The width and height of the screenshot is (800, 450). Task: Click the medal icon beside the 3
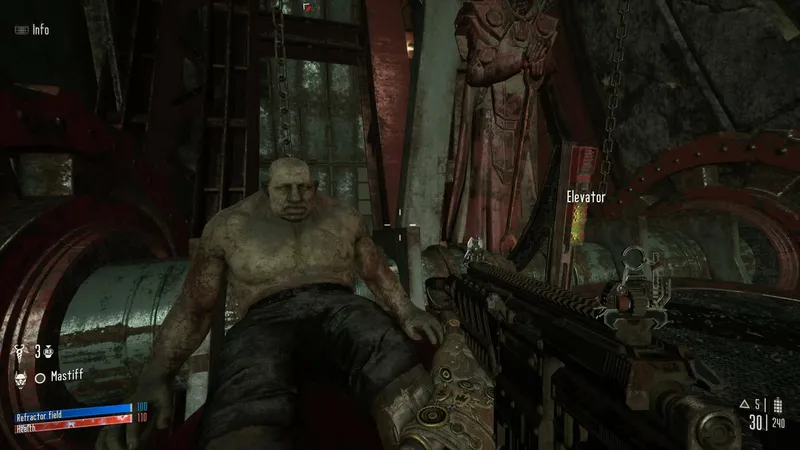point(47,352)
